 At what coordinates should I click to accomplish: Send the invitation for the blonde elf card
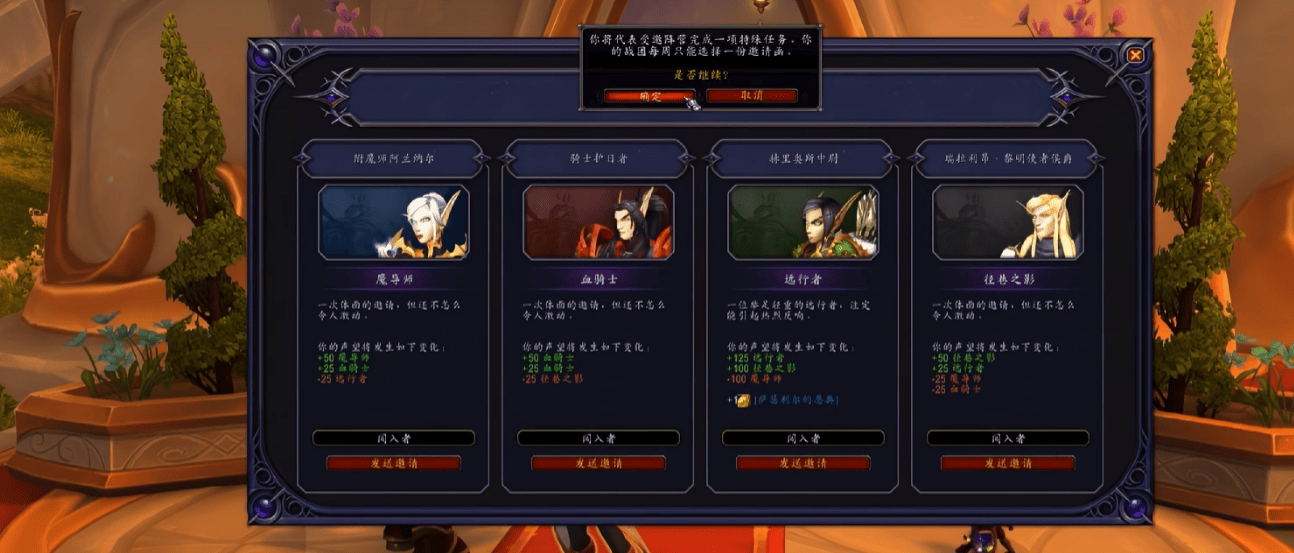1008,463
